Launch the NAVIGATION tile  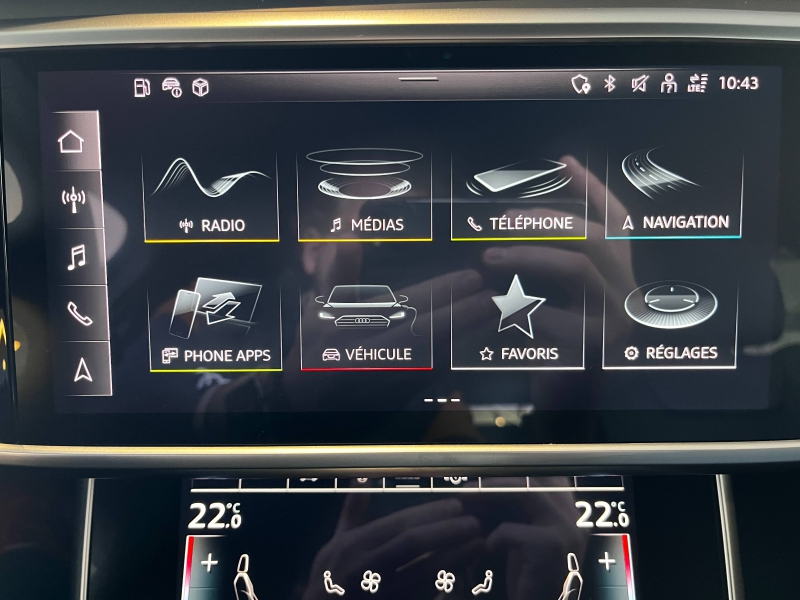673,195
